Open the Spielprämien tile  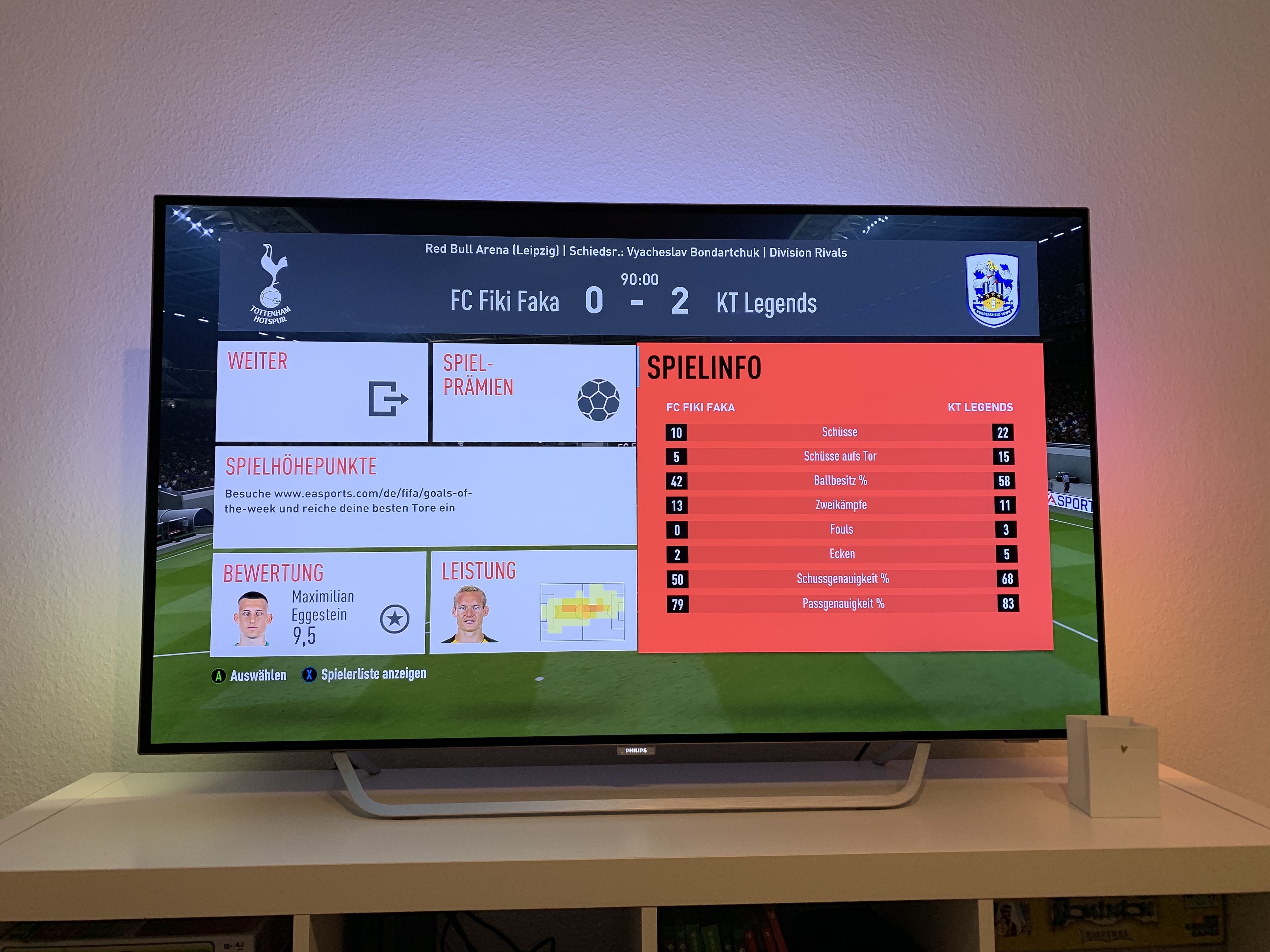point(533,393)
